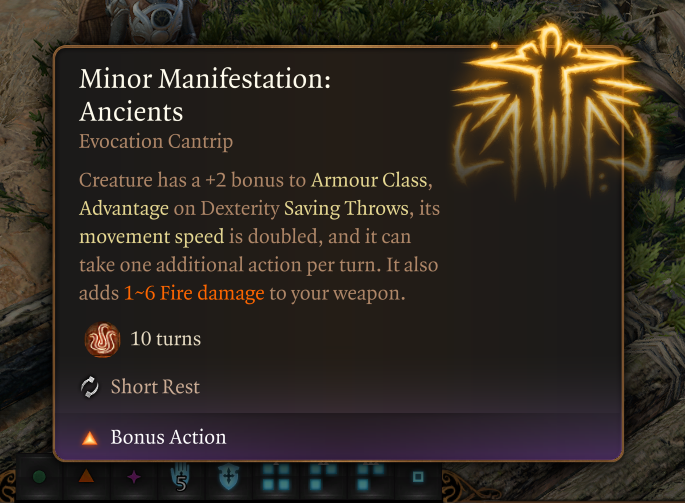Choose the hand icon showing 5 charges

pyautogui.click(x=181, y=479)
